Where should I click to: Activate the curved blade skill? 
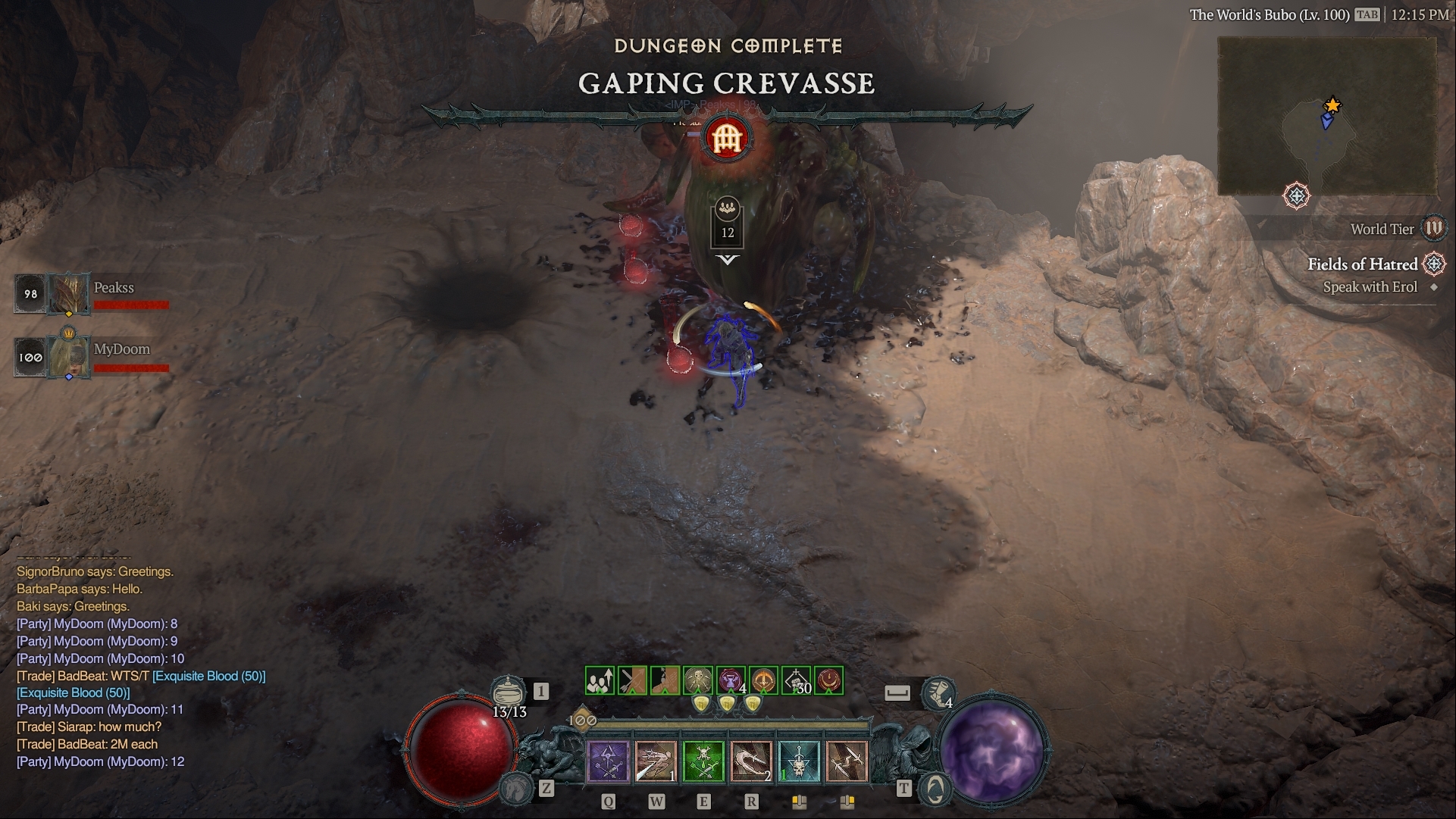(x=751, y=761)
